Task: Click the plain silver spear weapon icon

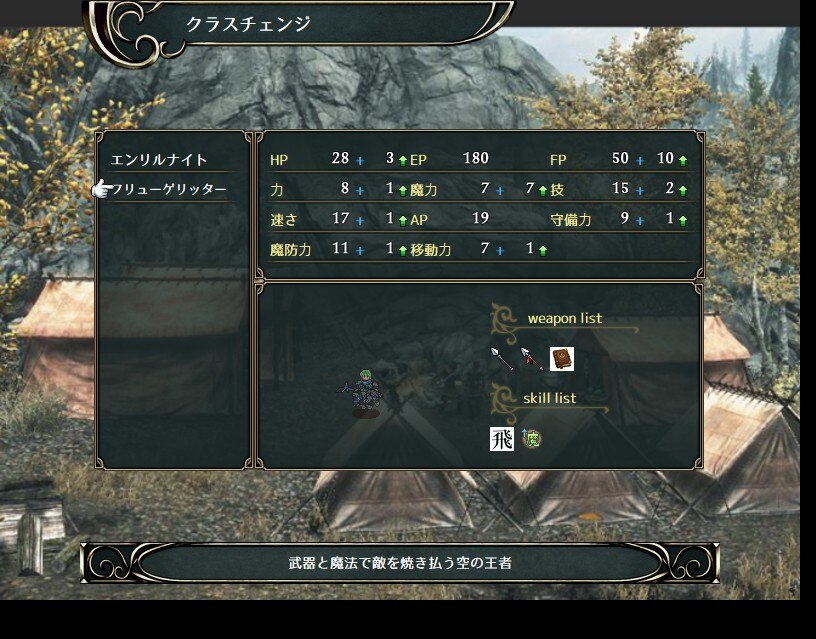Action: click(501, 358)
